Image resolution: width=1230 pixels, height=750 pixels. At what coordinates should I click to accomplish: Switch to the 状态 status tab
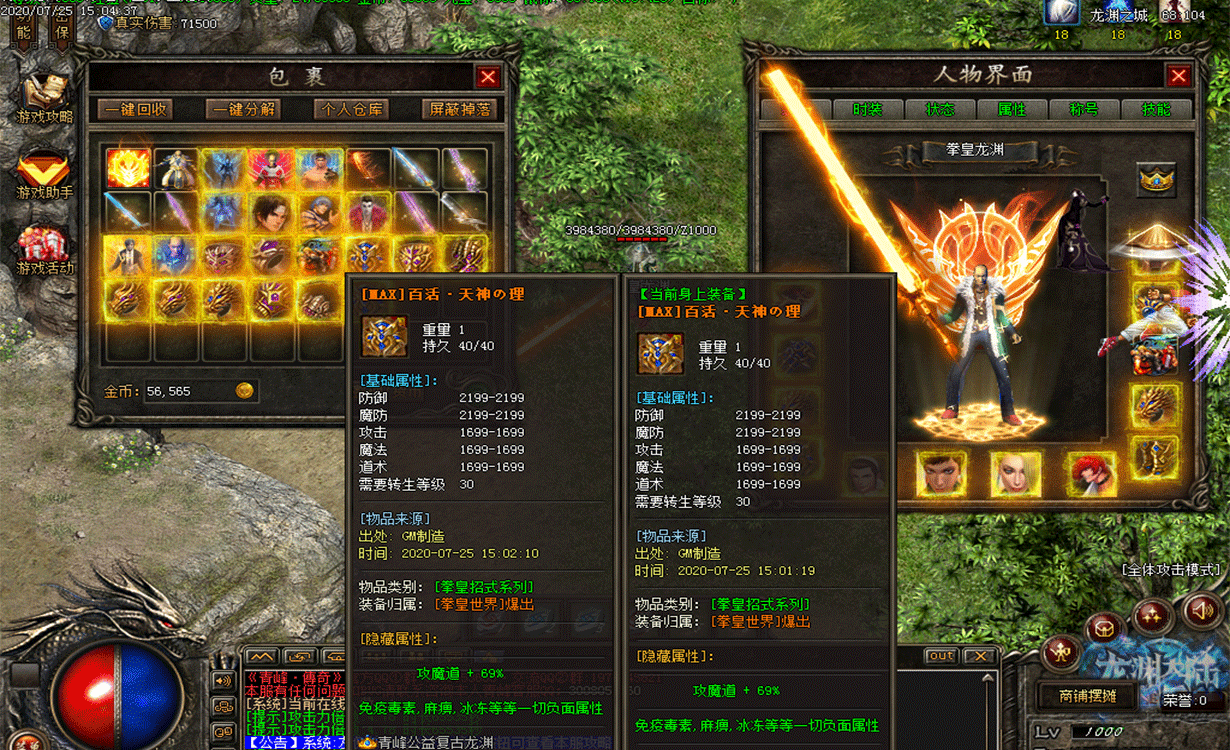tap(939, 110)
